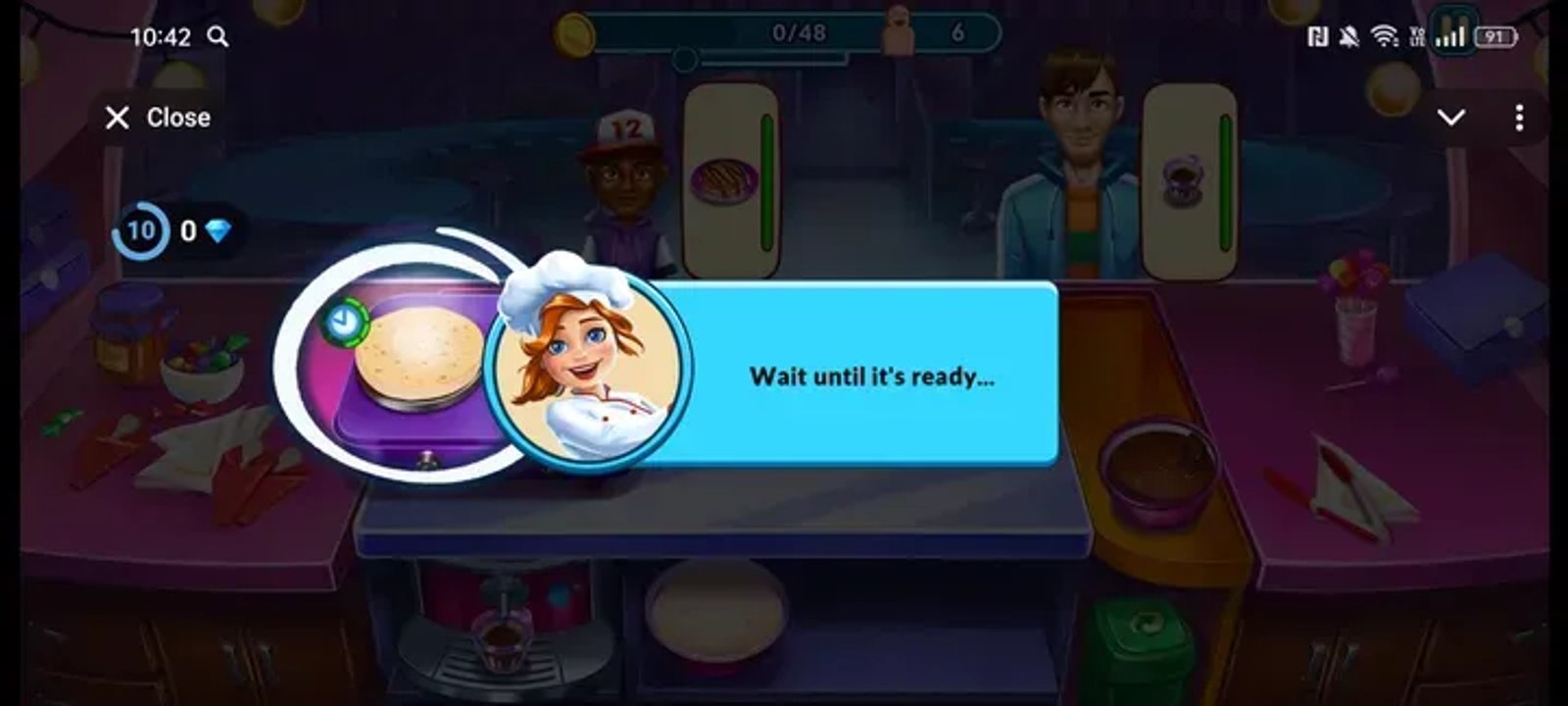This screenshot has width=1568, height=706.
Task: Expand the search magnifier near the clock
Action: click(x=218, y=35)
